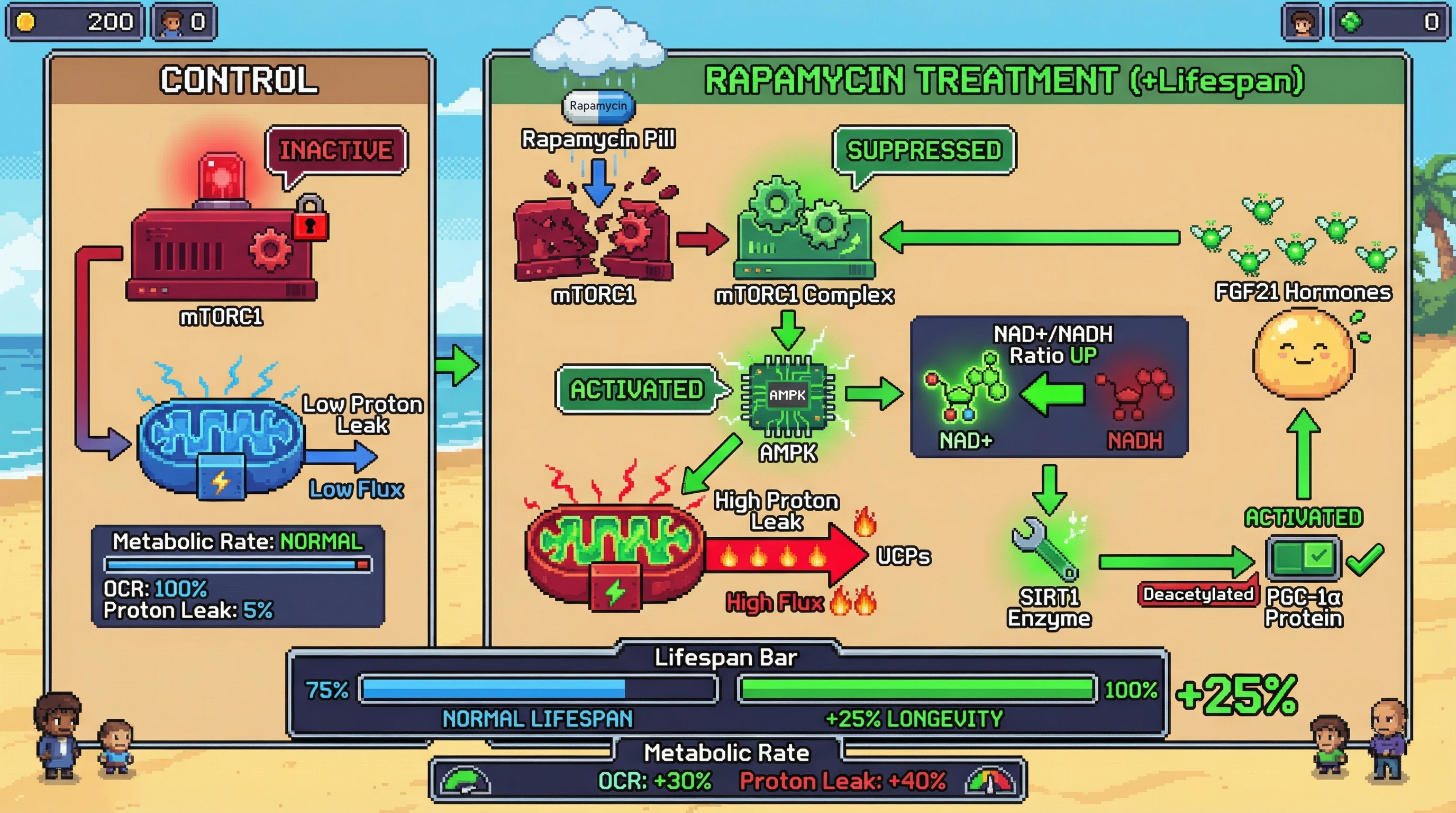This screenshot has height=813, width=1456.
Task: Click the Rapamycin Pill capsule
Action: (598, 106)
